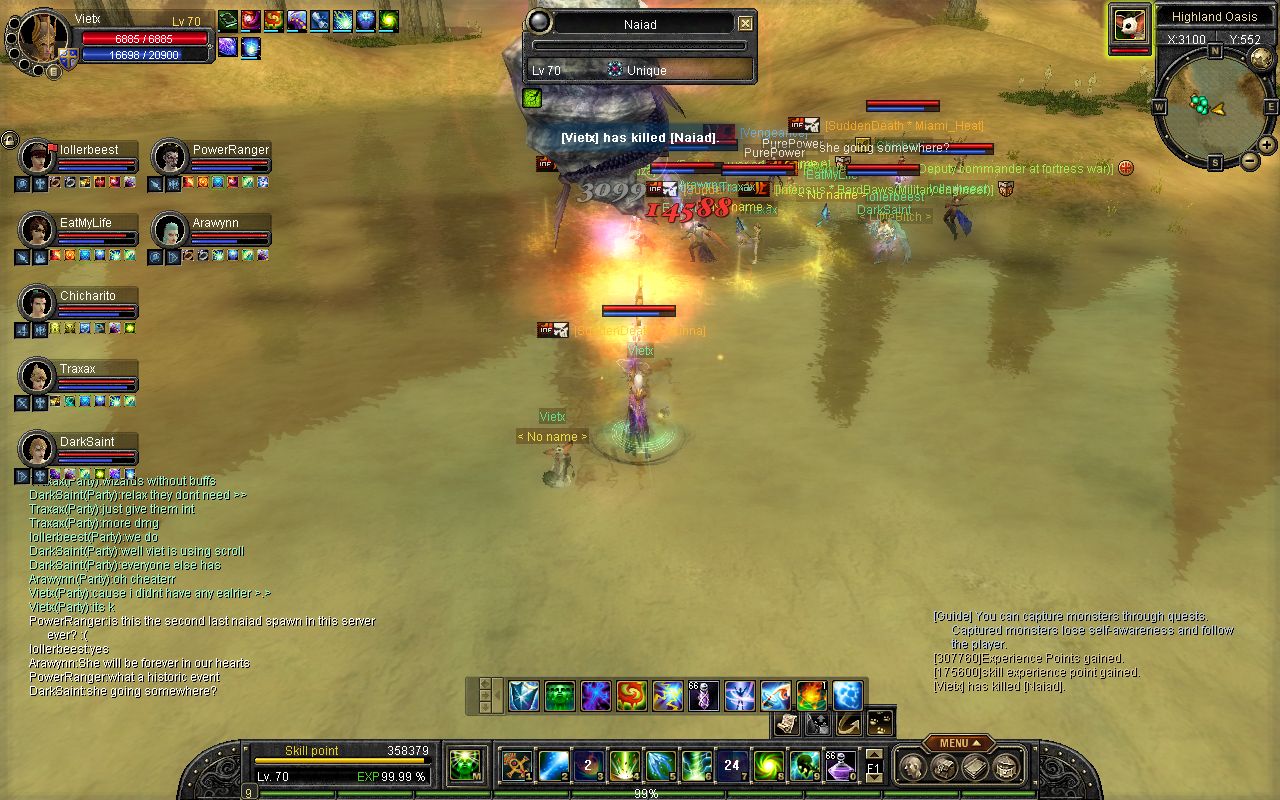Select party member DarkSaint
This screenshot has width=1280, height=800.
(x=38, y=449)
